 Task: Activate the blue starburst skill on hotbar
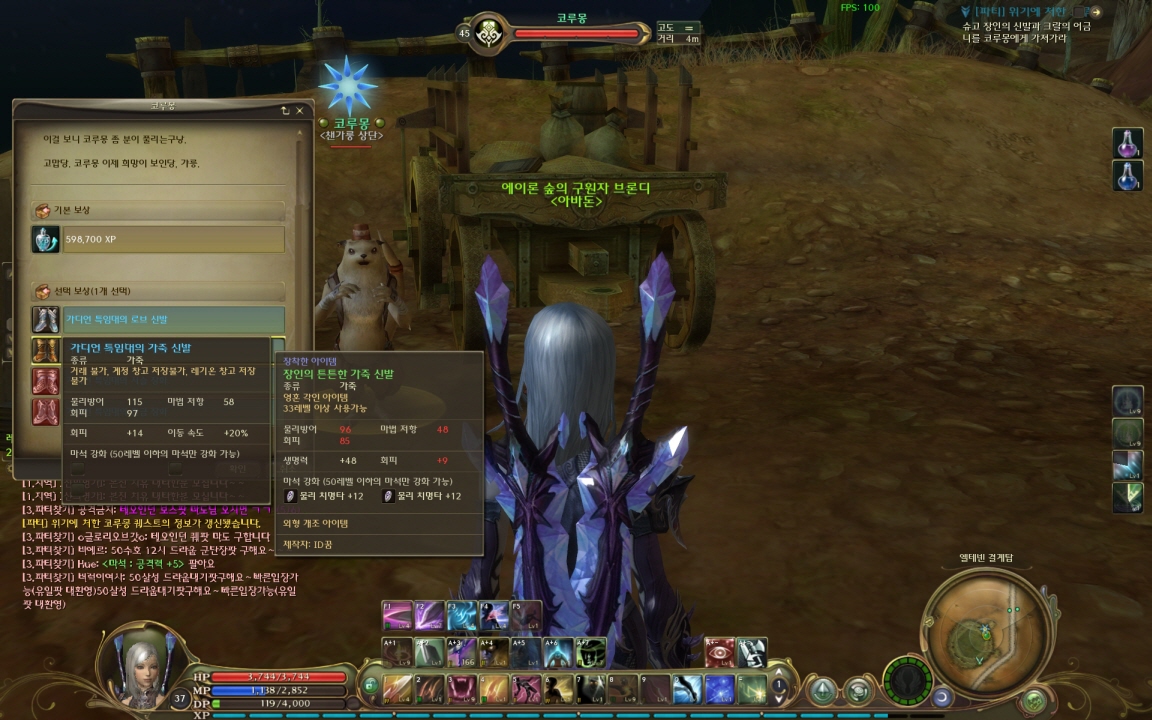tap(720, 689)
